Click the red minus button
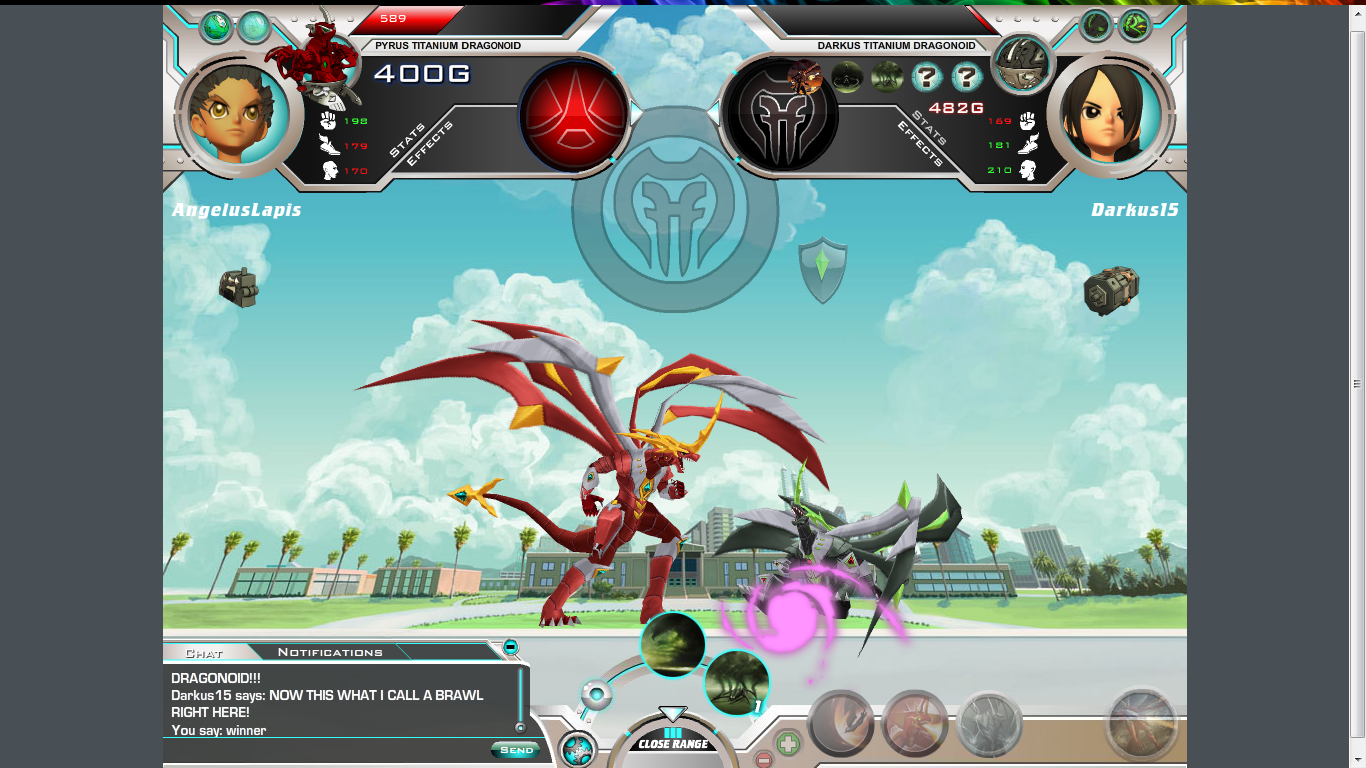The width and height of the screenshot is (1366, 768). tap(763, 760)
